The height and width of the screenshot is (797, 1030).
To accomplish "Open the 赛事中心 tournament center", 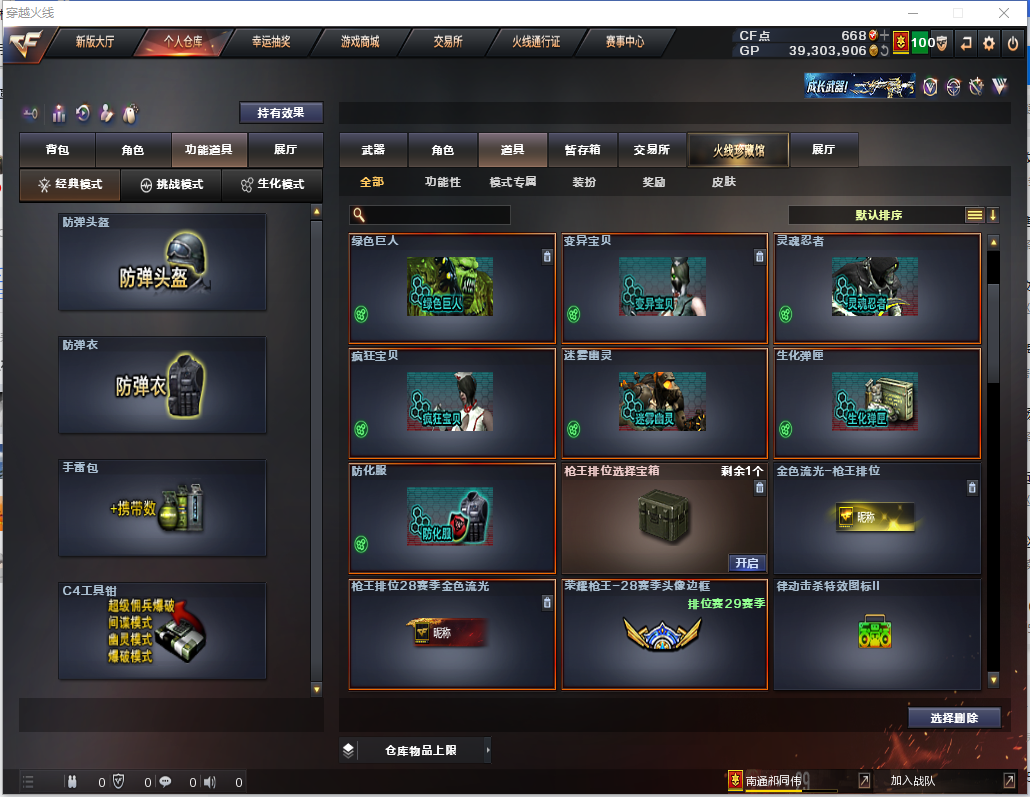I will coord(624,42).
